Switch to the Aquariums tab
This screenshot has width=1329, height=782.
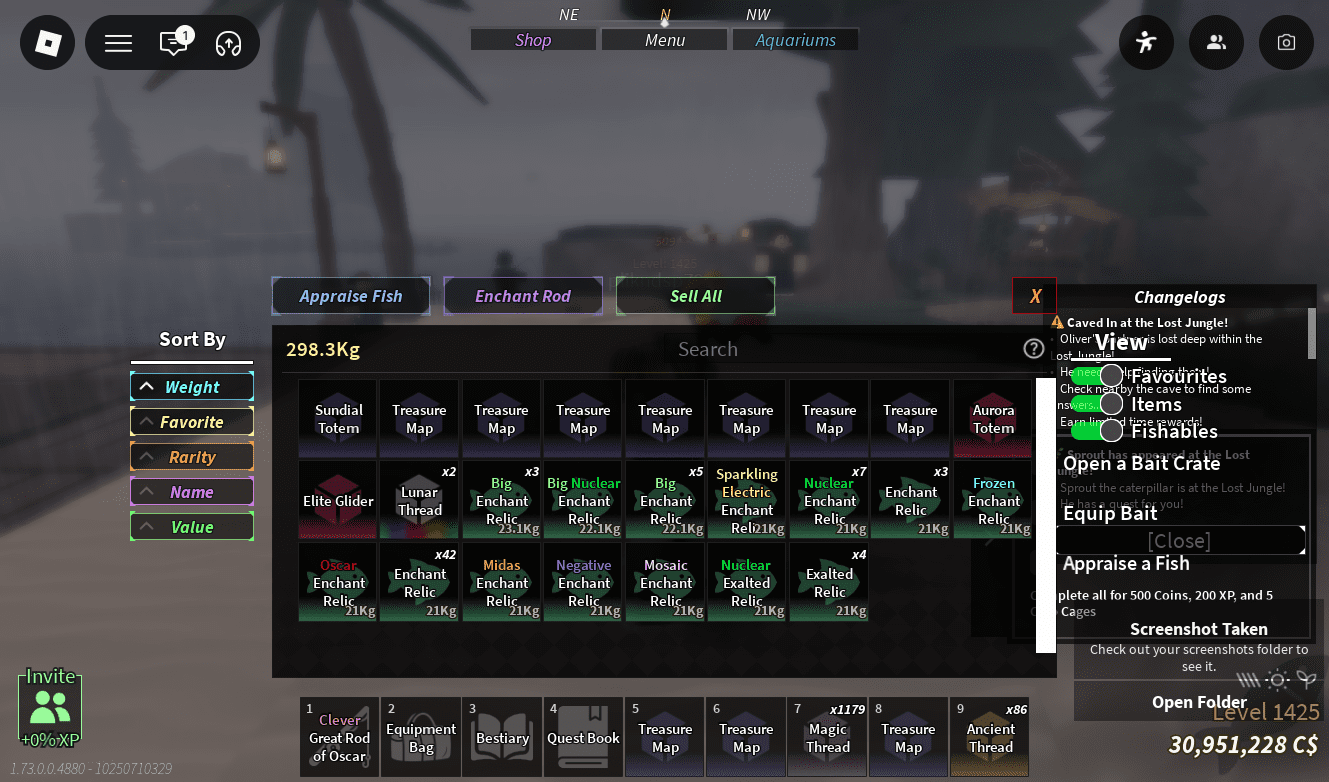795,39
